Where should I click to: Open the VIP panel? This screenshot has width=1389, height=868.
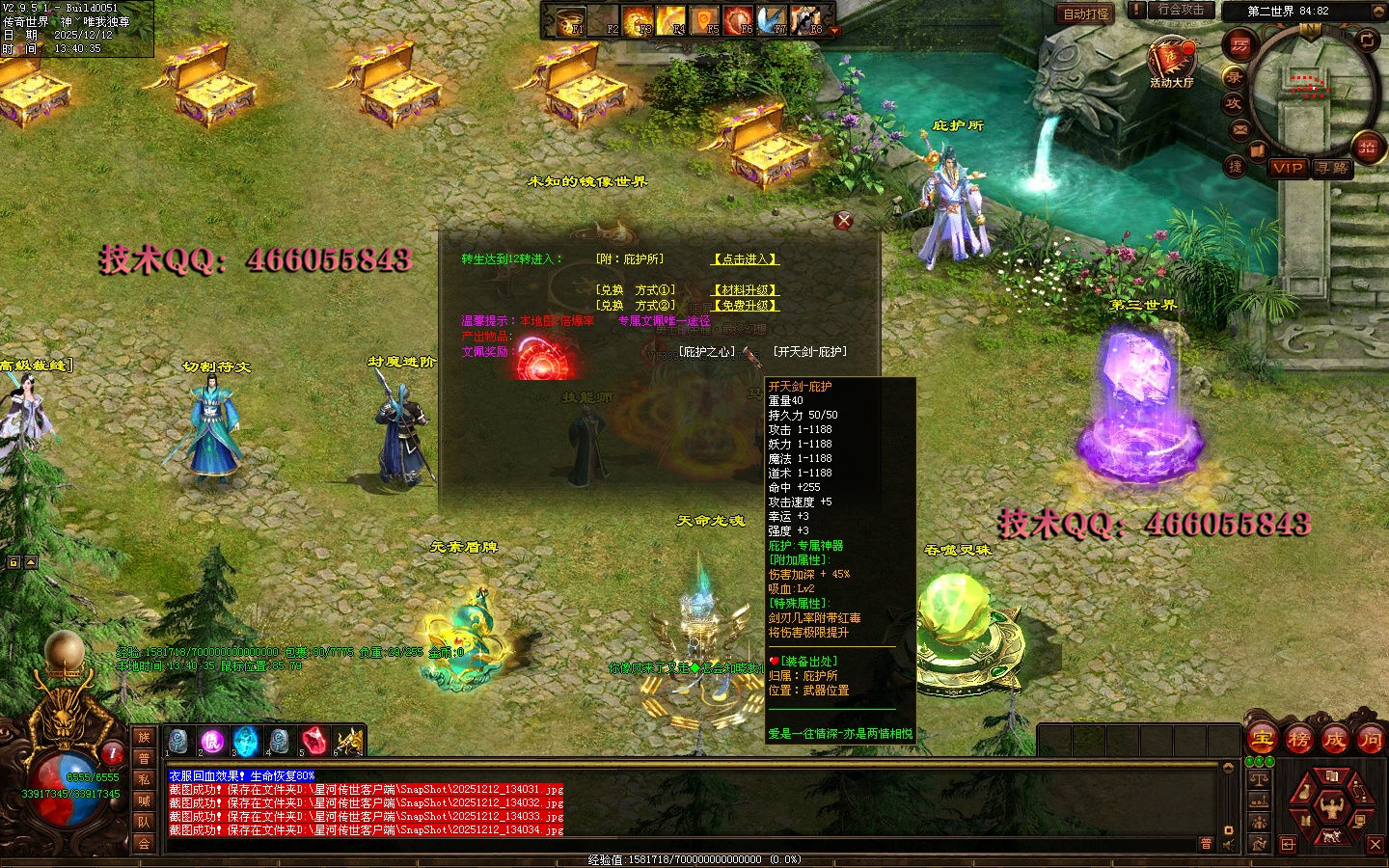pos(1287,168)
